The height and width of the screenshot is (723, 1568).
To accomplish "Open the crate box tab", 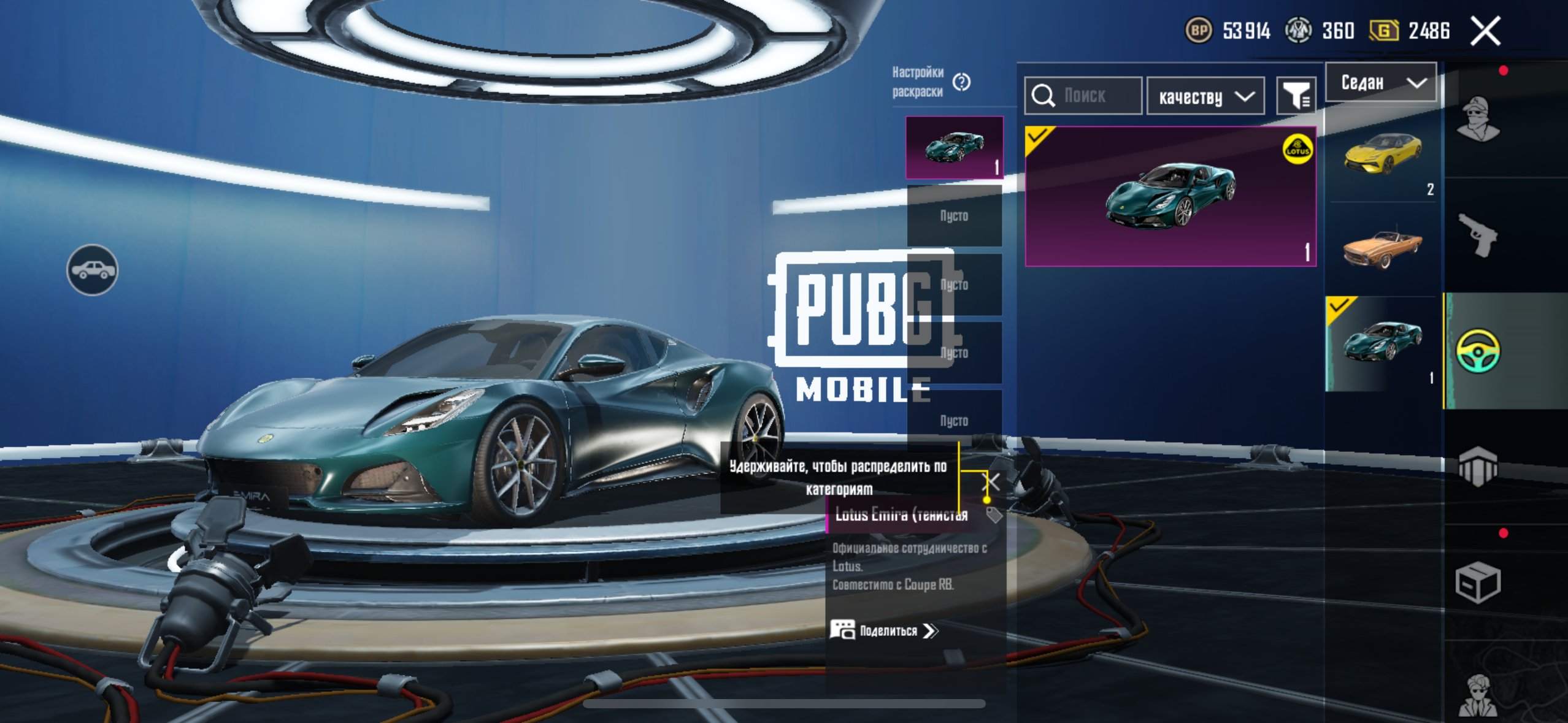I will coord(1478,582).
